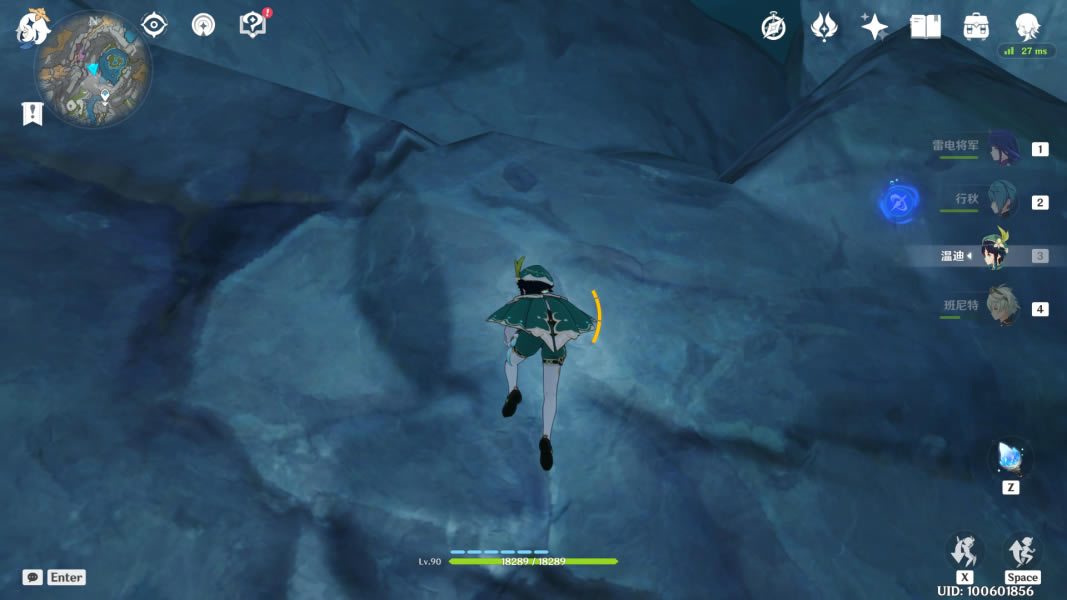Click the eye-shaped icon beside the minimap

(154, 25)
